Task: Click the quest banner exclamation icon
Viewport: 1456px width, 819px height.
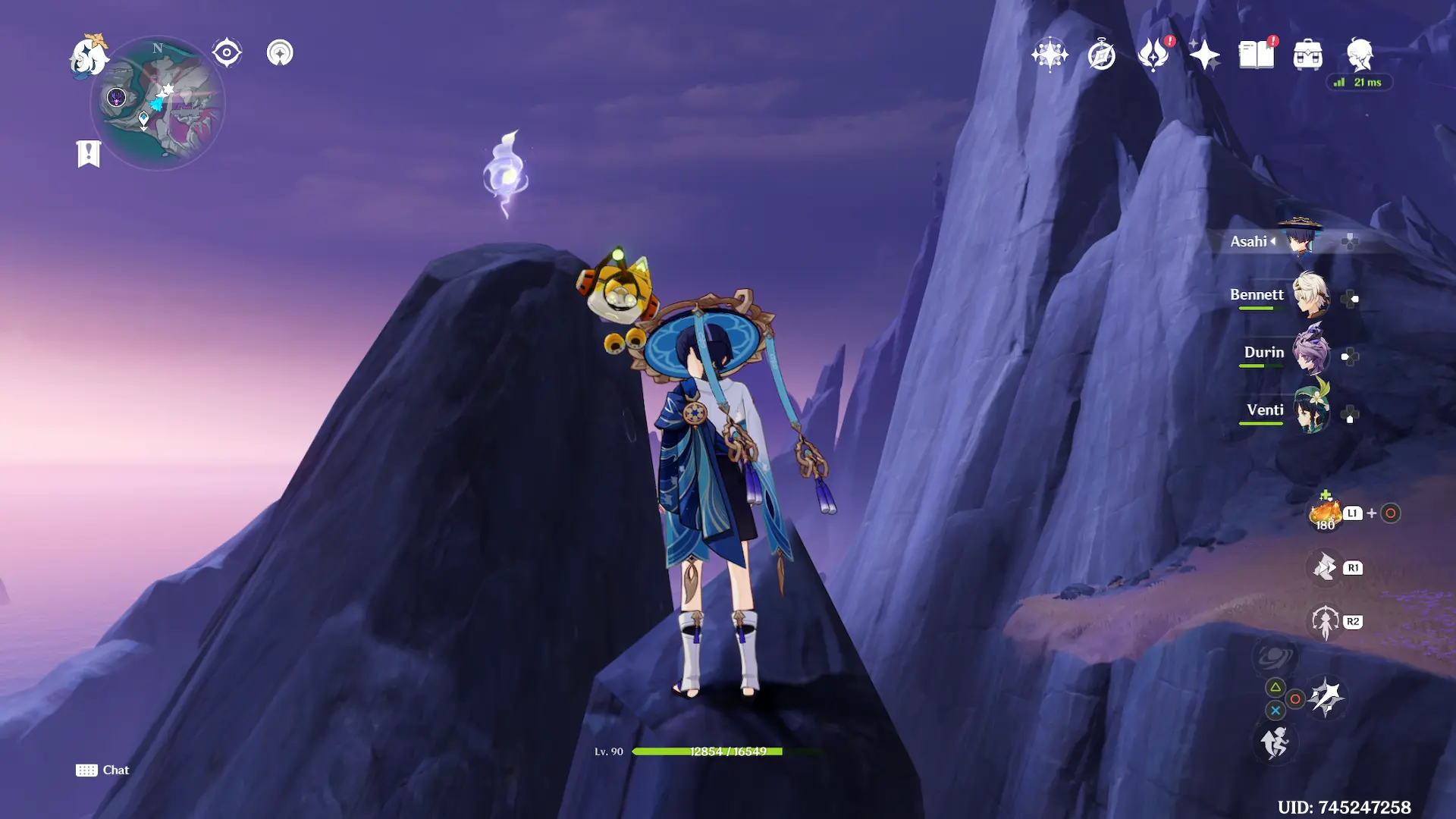Action: tap(89, 153)
